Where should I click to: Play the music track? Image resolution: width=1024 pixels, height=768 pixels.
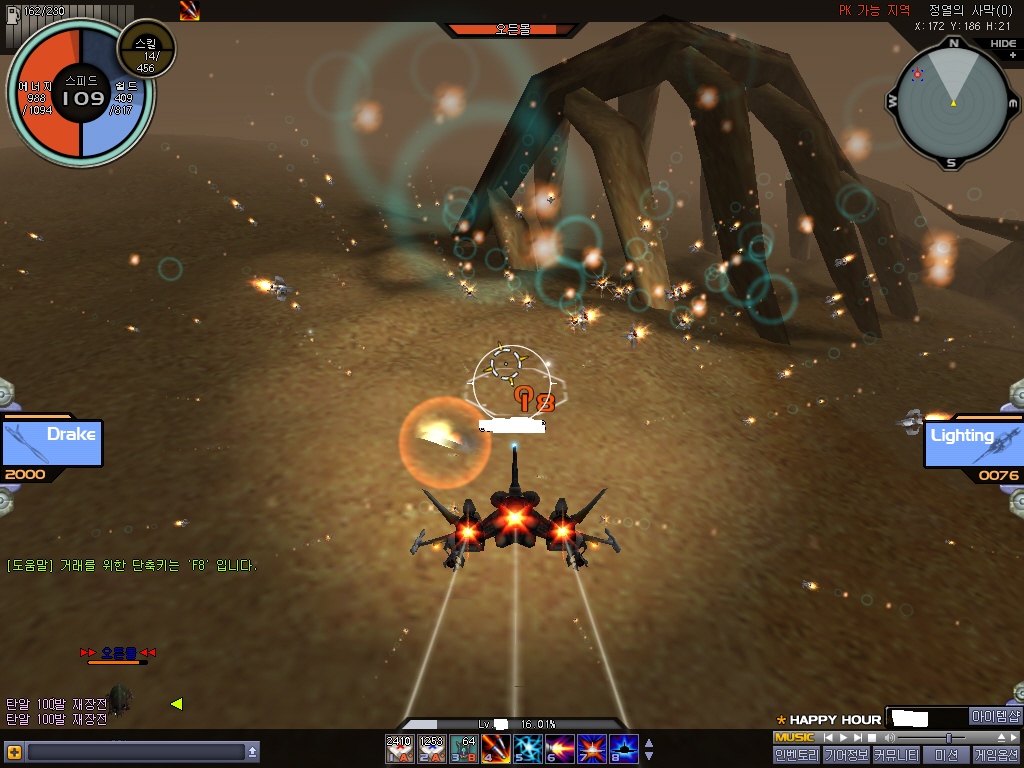tap(842, 738)
